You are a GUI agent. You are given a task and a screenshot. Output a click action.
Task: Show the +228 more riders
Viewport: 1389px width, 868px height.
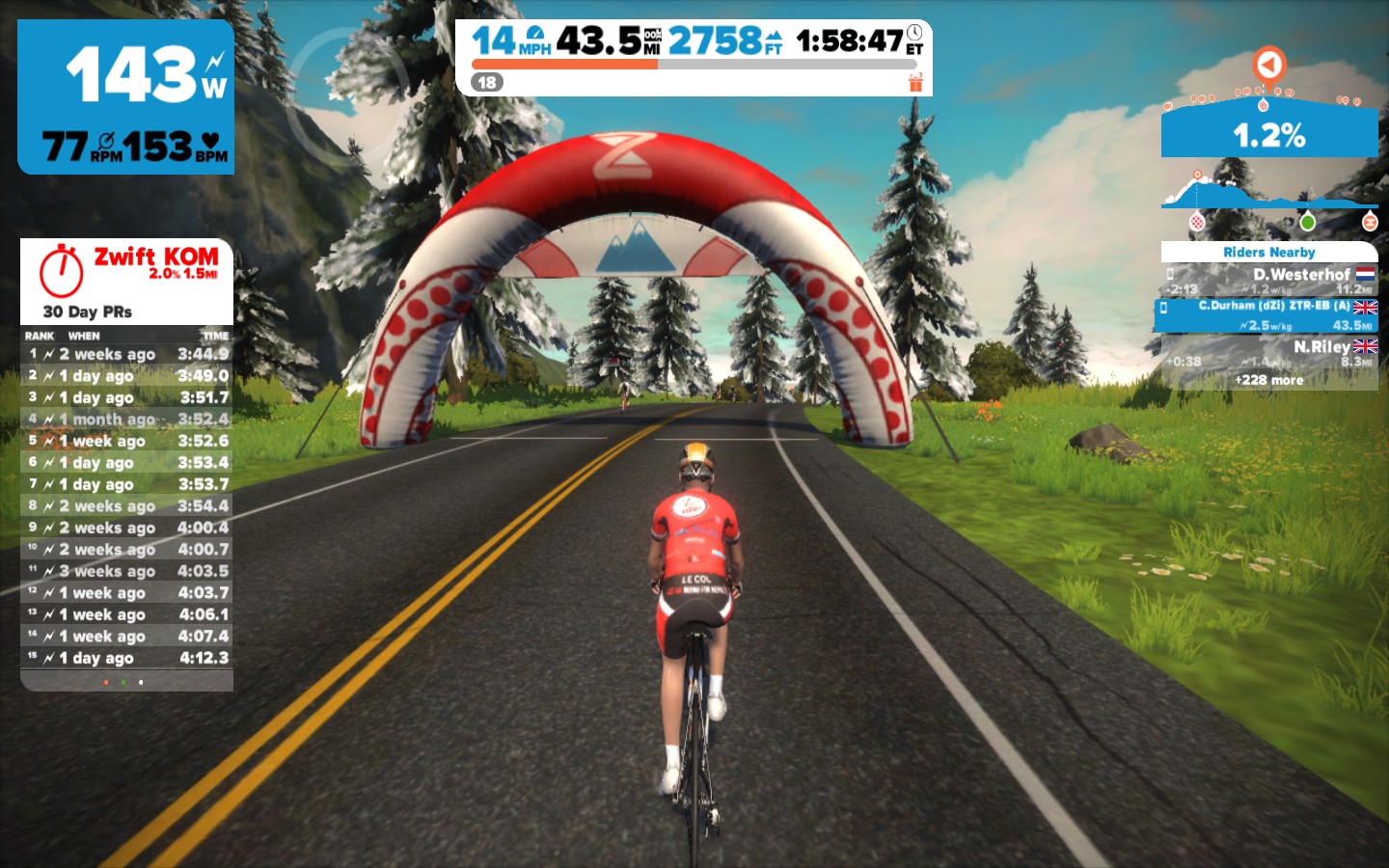(1269, 380)
